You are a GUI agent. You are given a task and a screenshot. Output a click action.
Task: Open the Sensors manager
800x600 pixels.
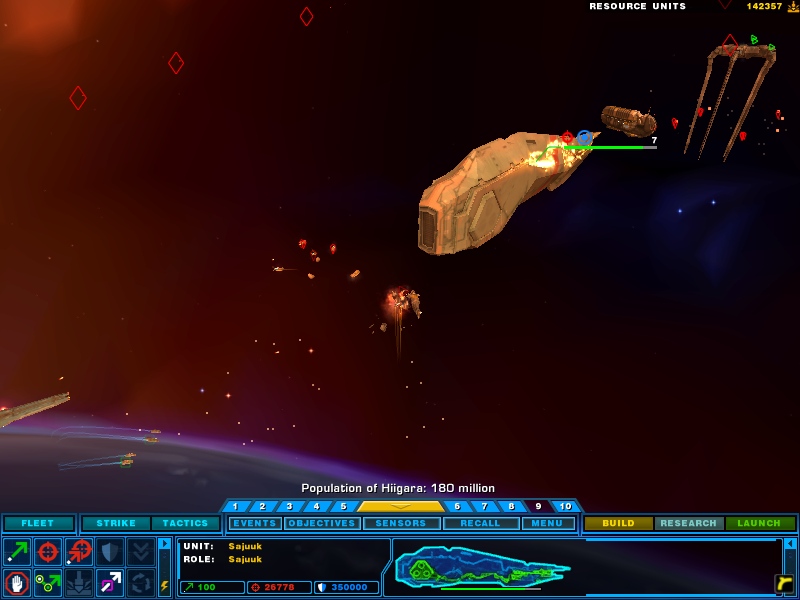(401, 523)
